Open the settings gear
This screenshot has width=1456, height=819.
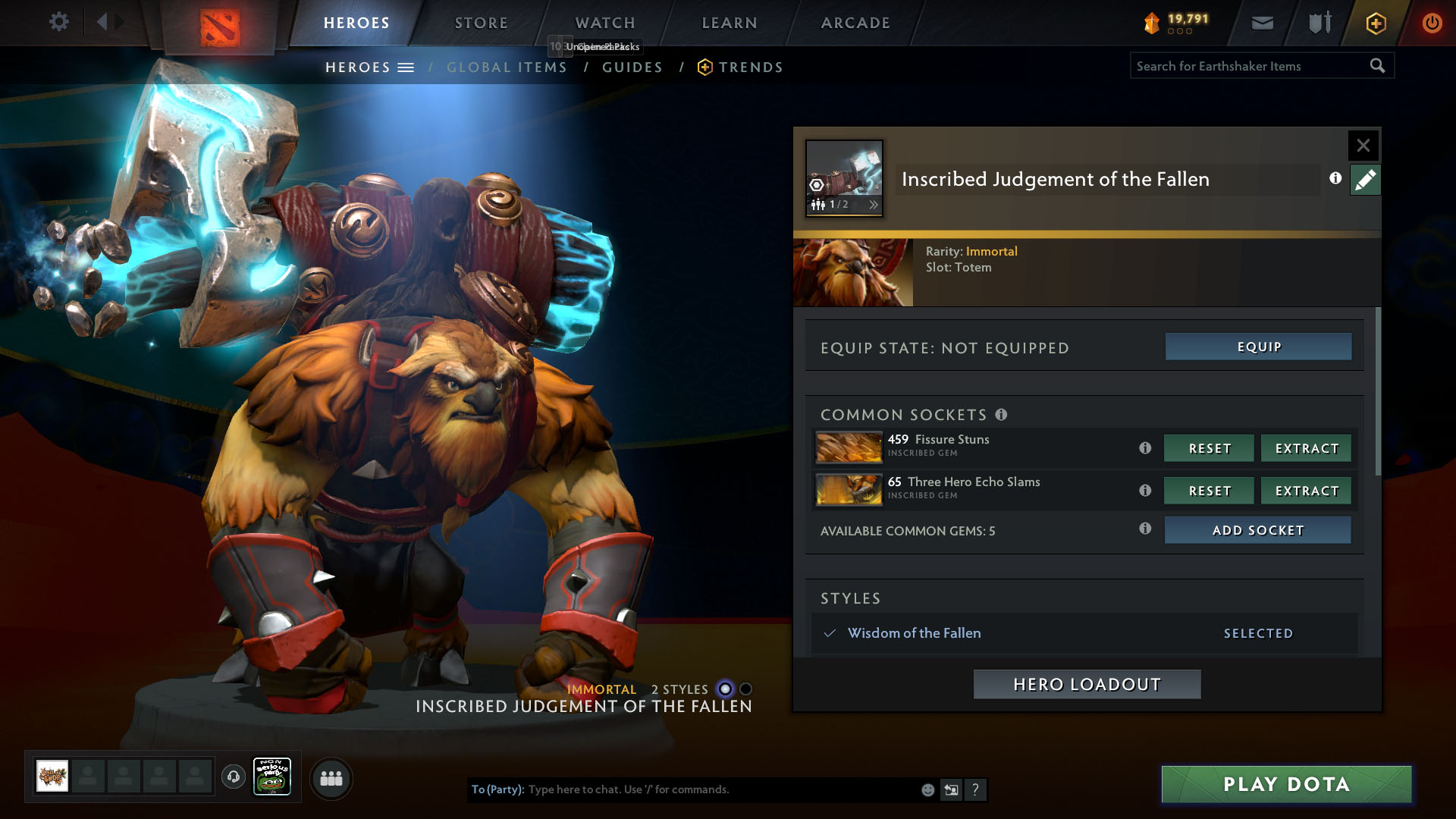(x=58, y=21)
